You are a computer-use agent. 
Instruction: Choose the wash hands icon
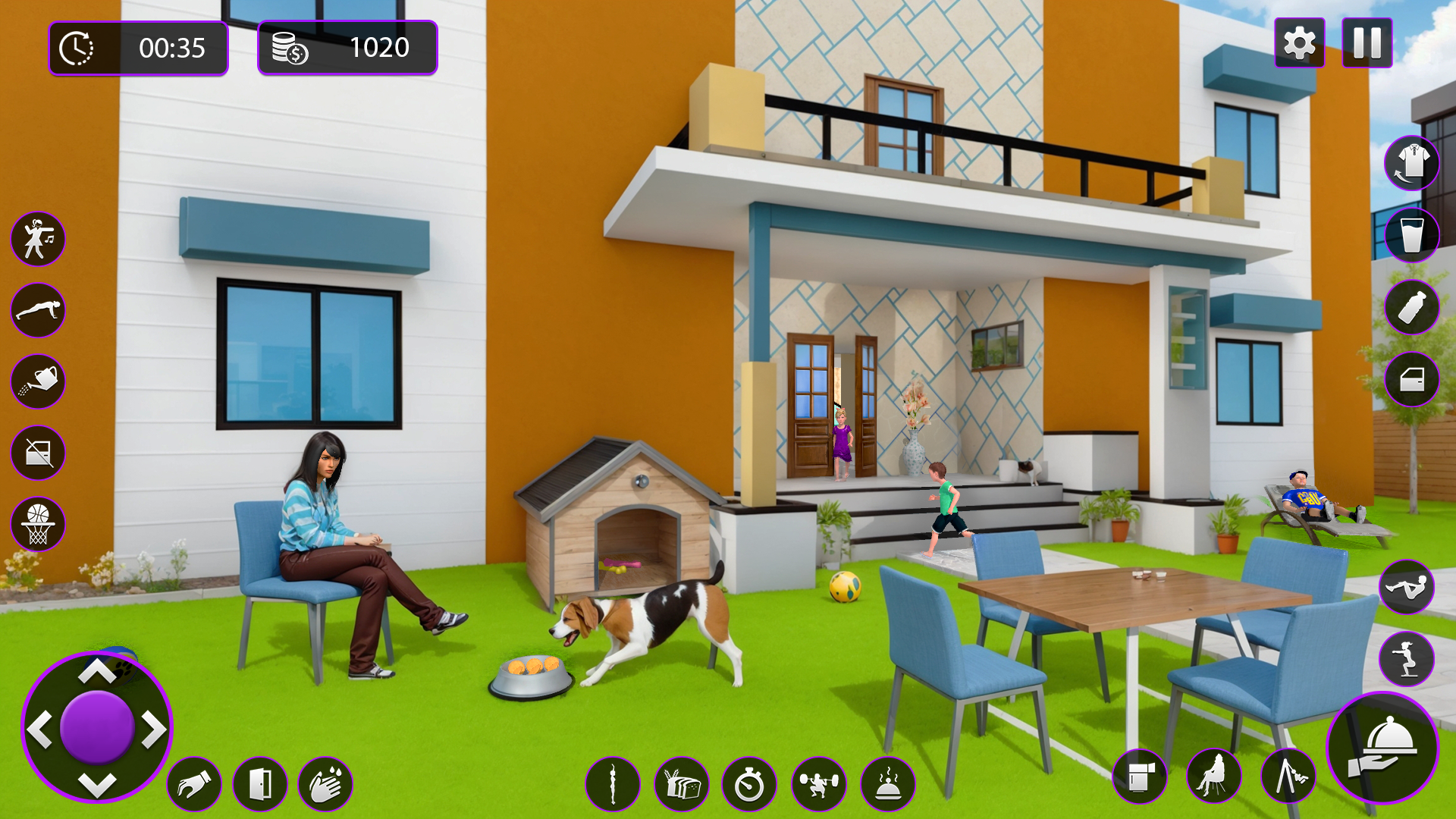pyautogui.click(x=325, y=784)
